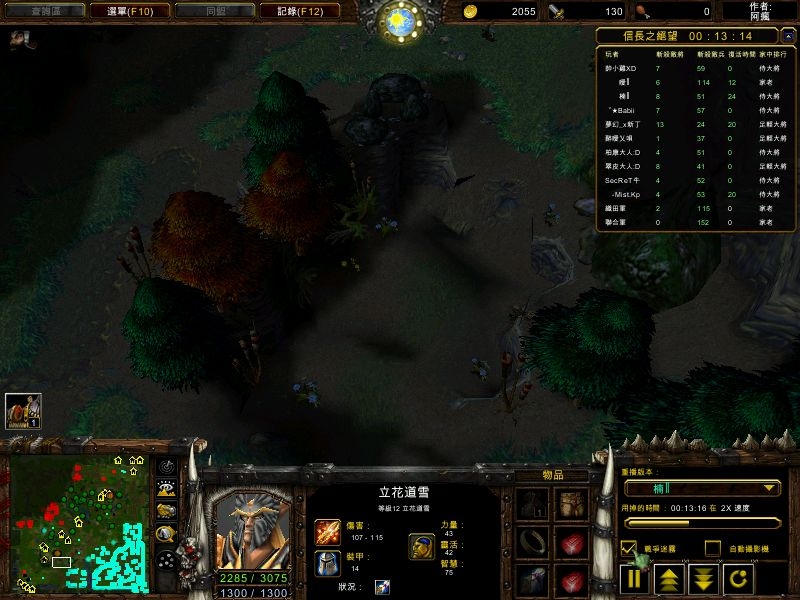Toggle the 戰爭迷霧 fog of war checkbox
Image resolution: width=800 pixels, height=600 pixels.
tap(629, 548)
